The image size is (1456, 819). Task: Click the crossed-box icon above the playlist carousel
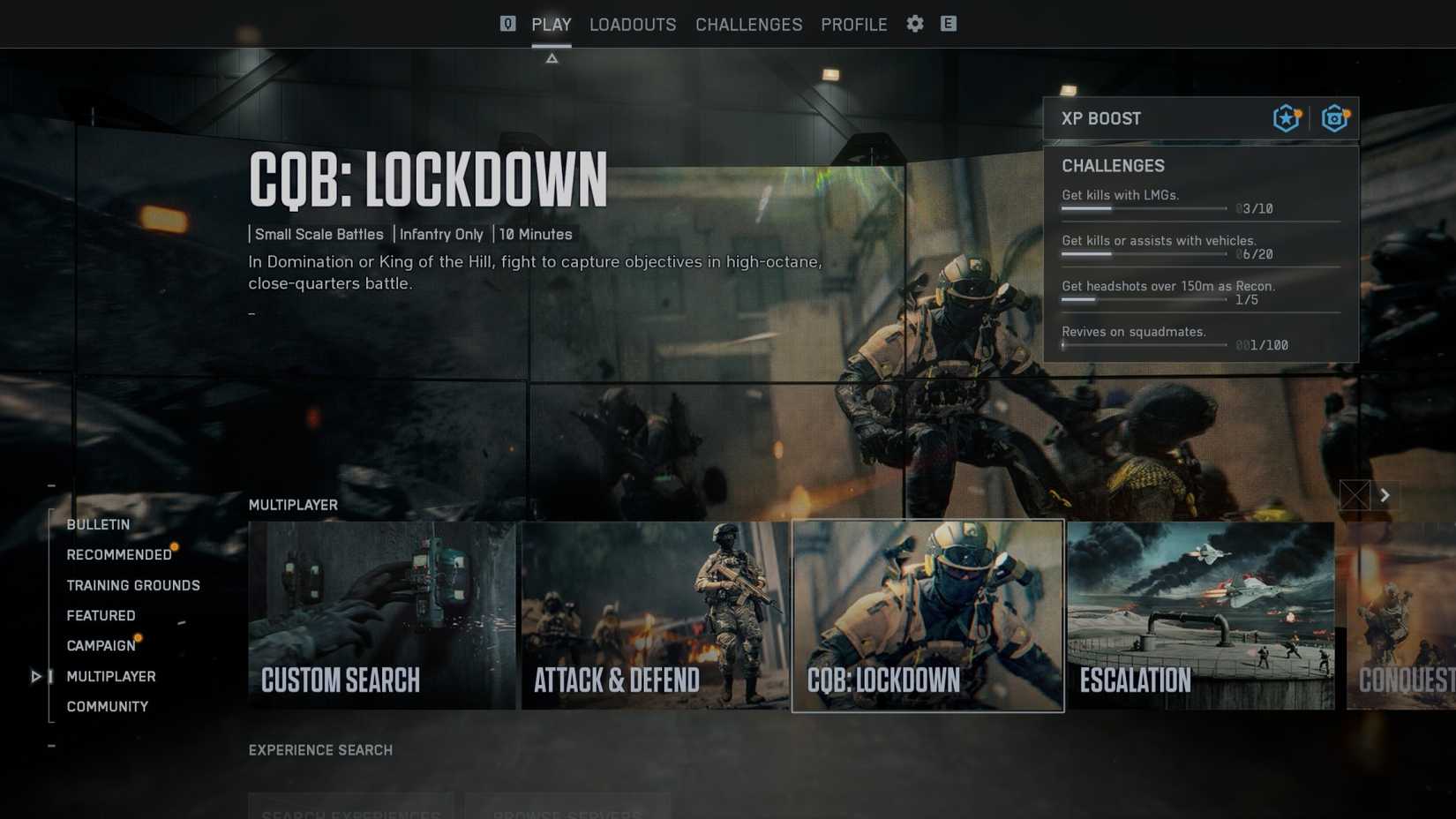pos(1355,495)
